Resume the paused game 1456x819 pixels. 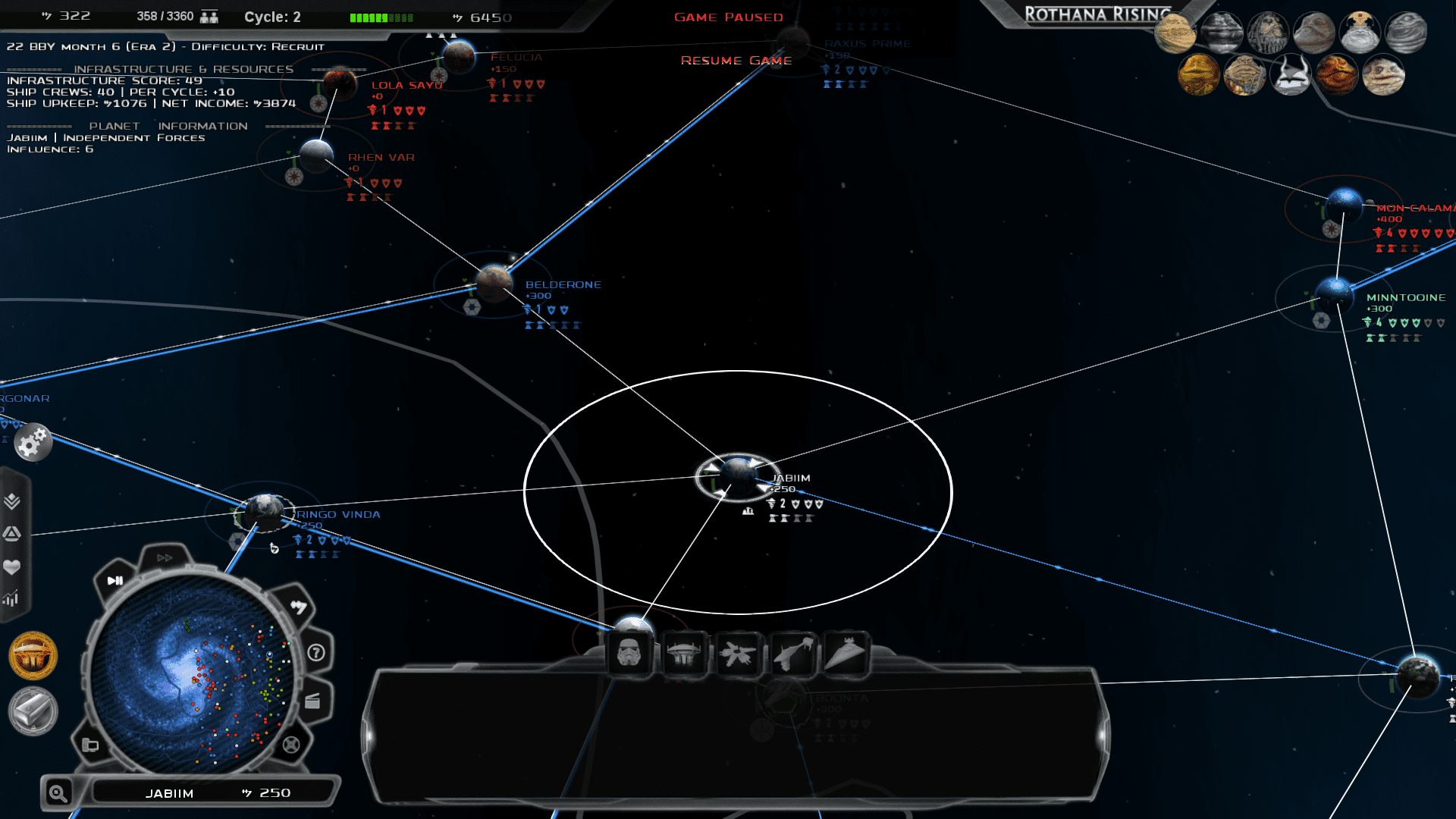[736, 61]
